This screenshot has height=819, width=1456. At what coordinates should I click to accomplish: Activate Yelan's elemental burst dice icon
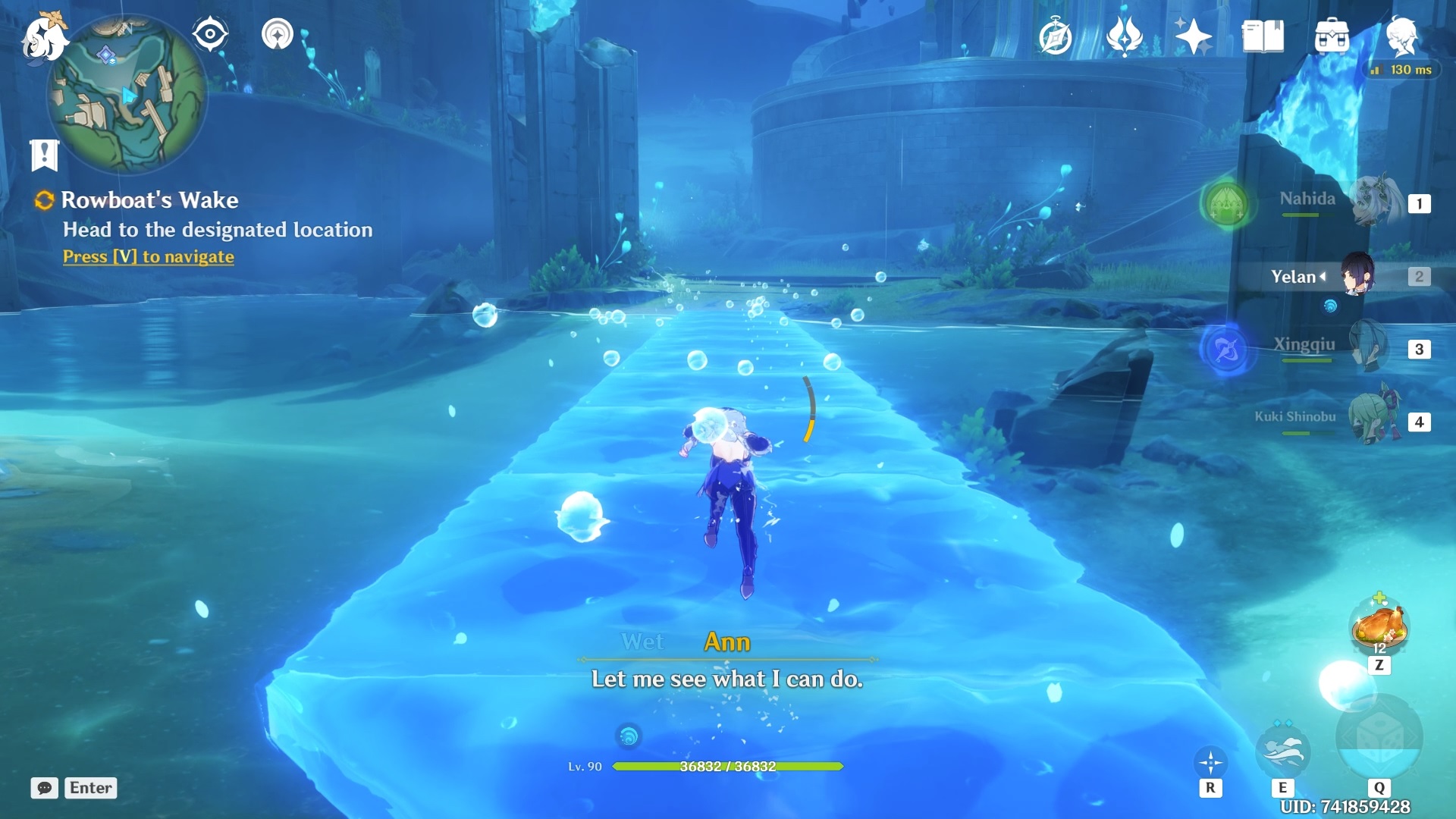[1379, 739]
